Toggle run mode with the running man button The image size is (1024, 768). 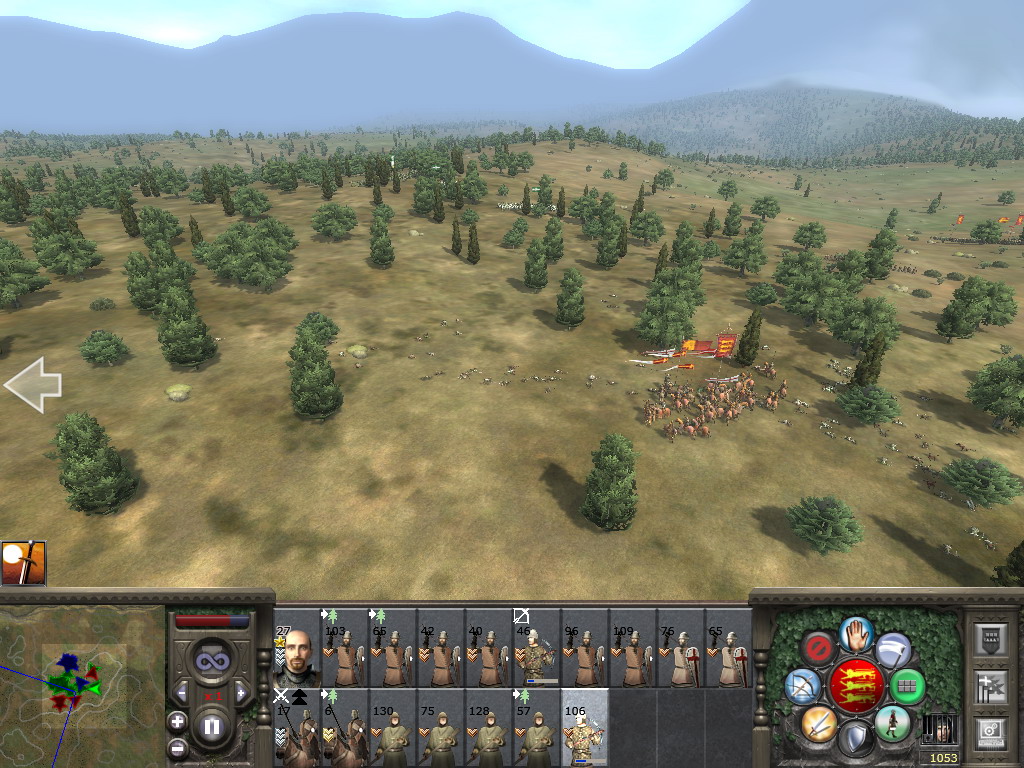(x=892, y=723)
